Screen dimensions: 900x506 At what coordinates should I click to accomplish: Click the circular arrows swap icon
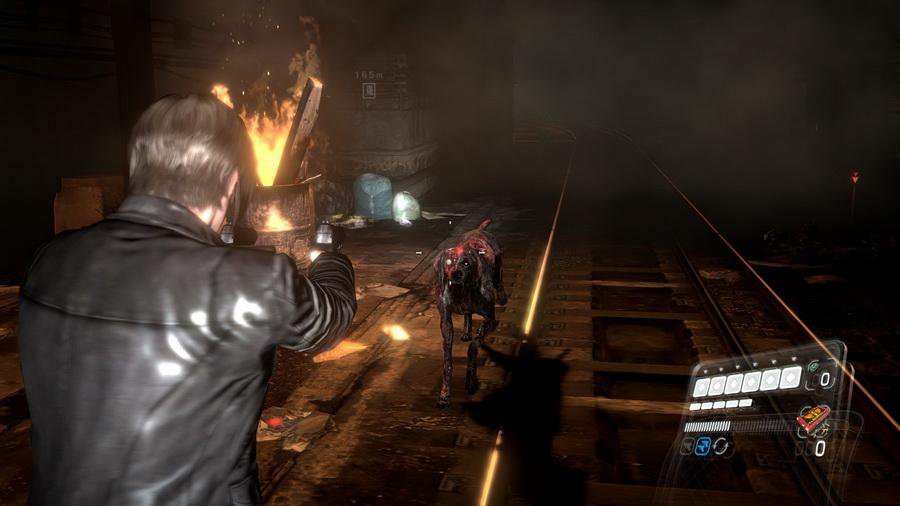(721, 447)
